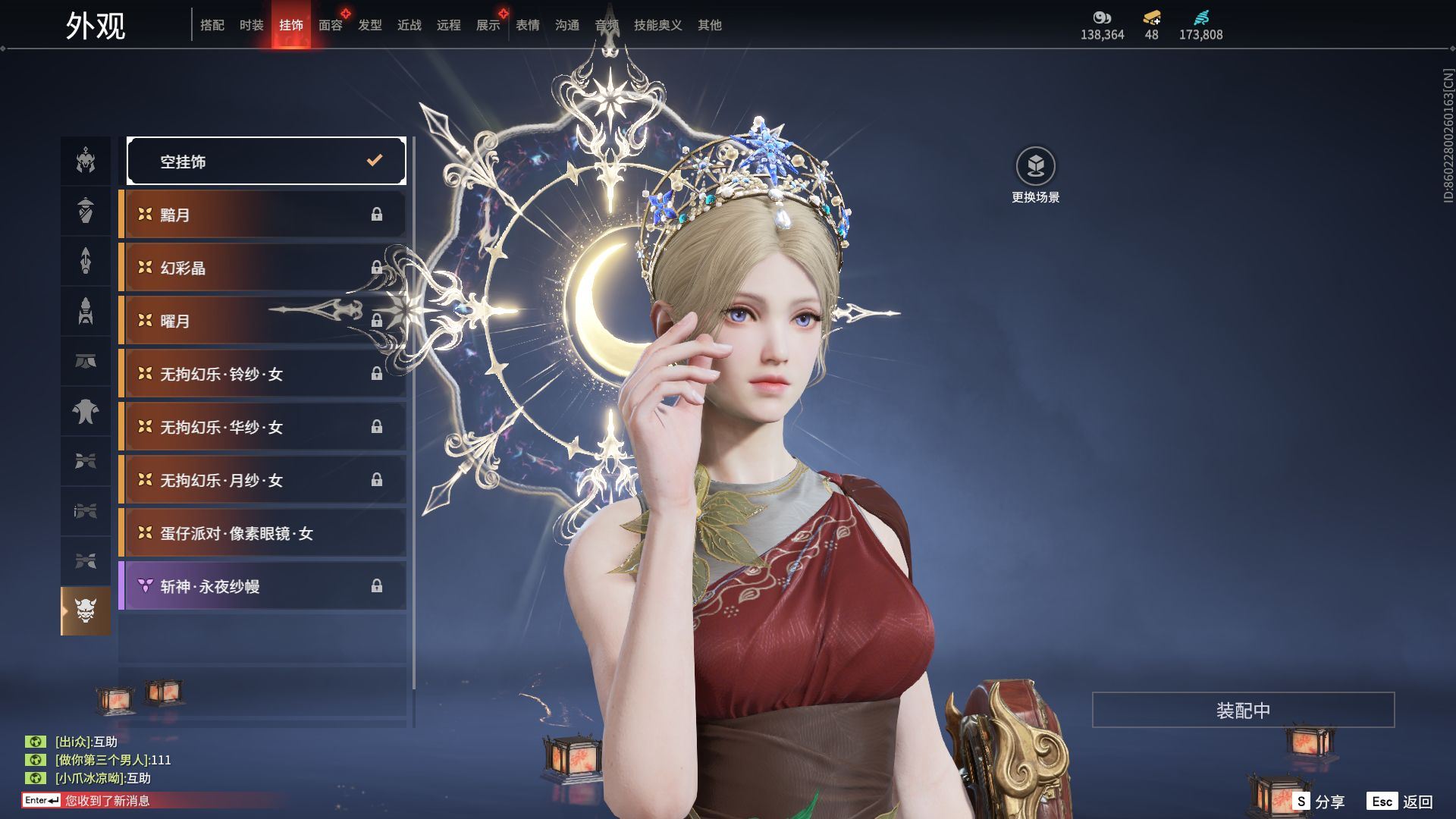
Task: Switch to the 其他 tab
Action: (709, 25)
